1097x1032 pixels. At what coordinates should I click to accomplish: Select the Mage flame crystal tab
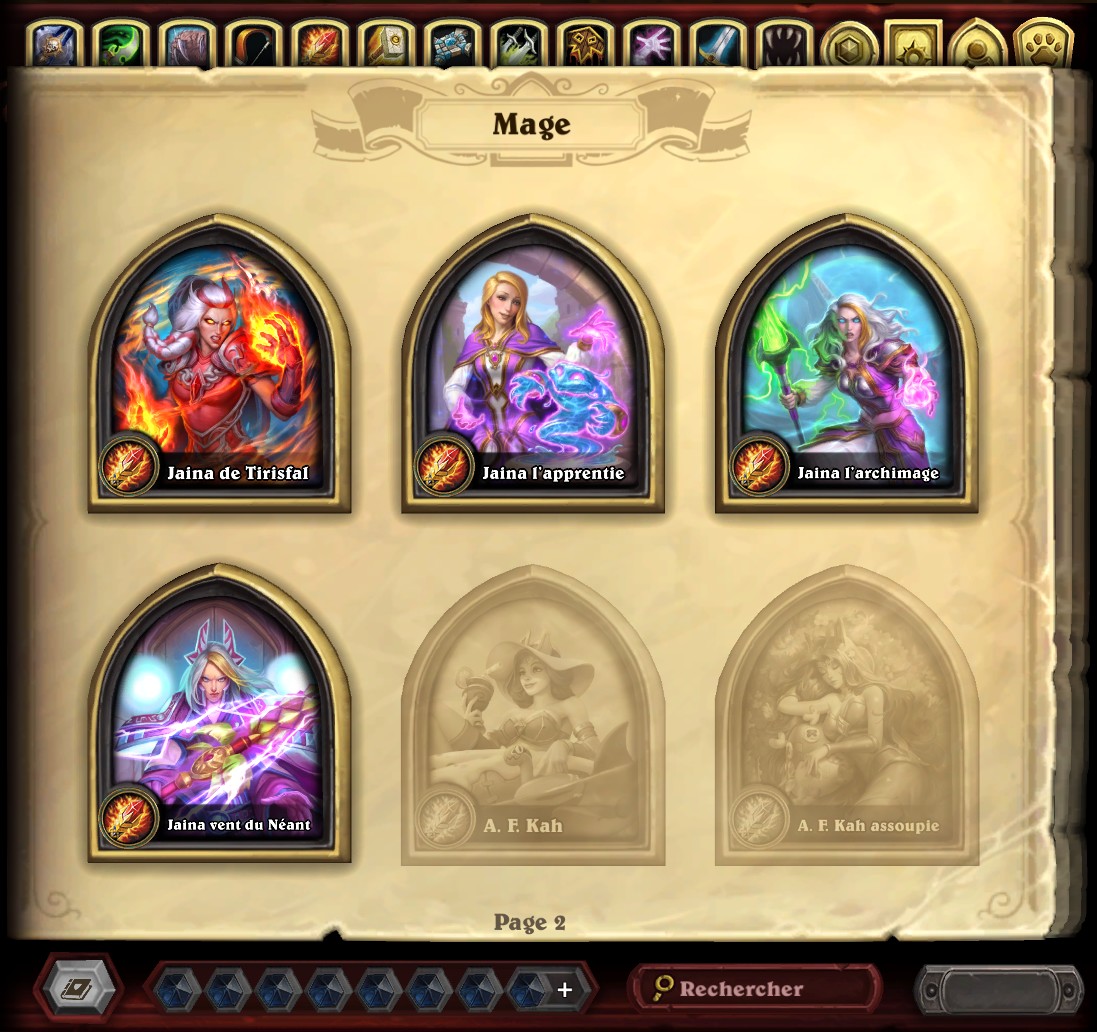coord(319,45)
